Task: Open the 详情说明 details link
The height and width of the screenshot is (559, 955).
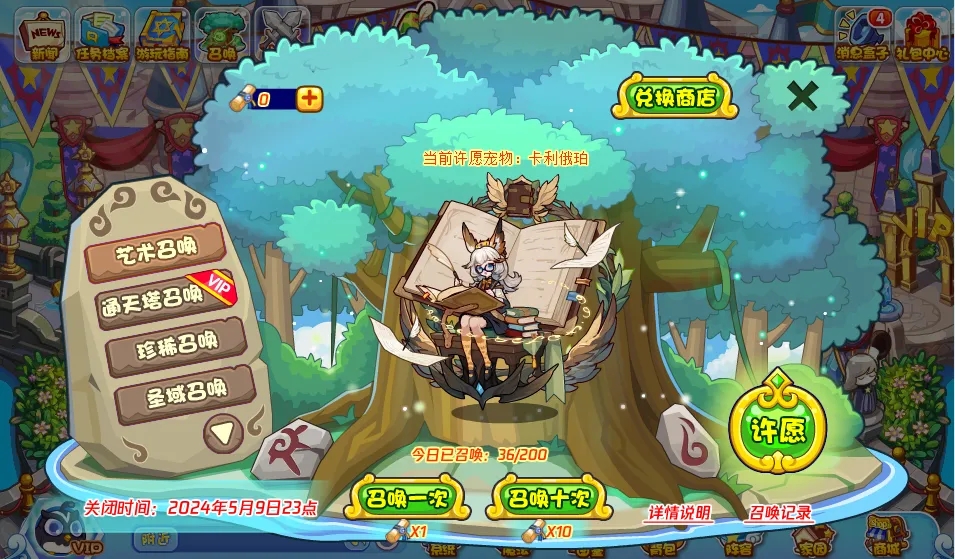Action: pos(679,513)
